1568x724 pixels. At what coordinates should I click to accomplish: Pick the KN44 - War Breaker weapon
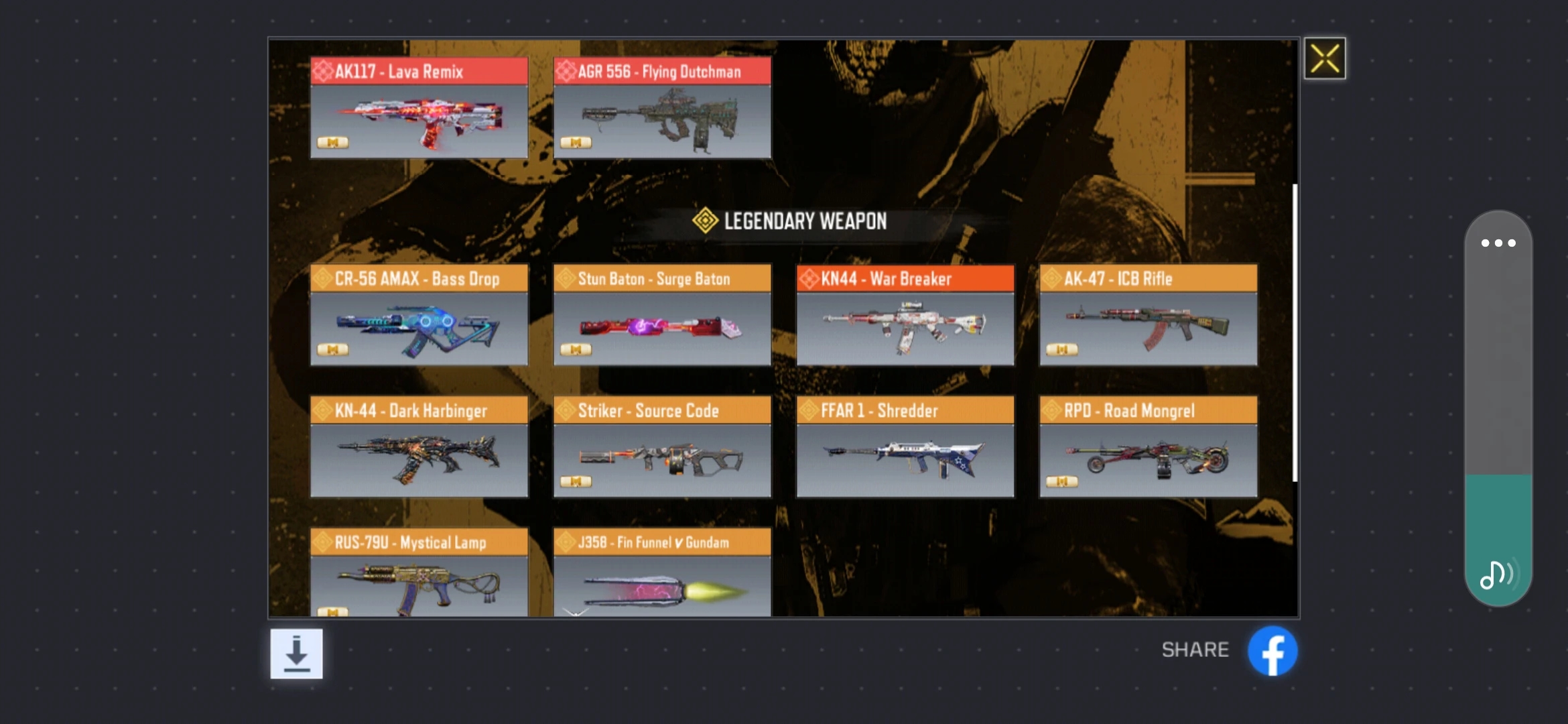[905, 315]
